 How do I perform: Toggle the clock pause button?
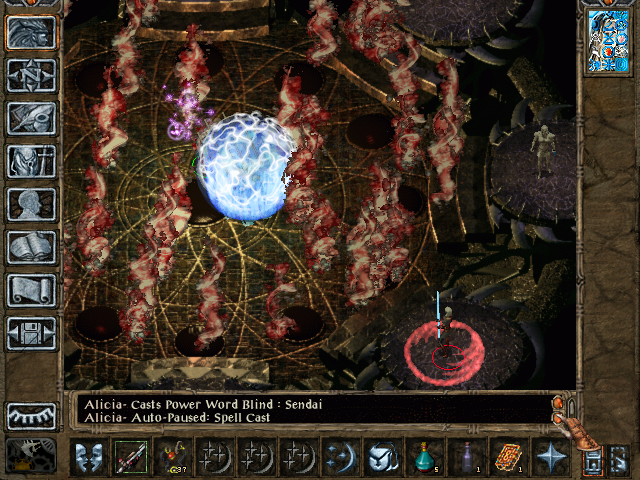[x=30, y=455]
